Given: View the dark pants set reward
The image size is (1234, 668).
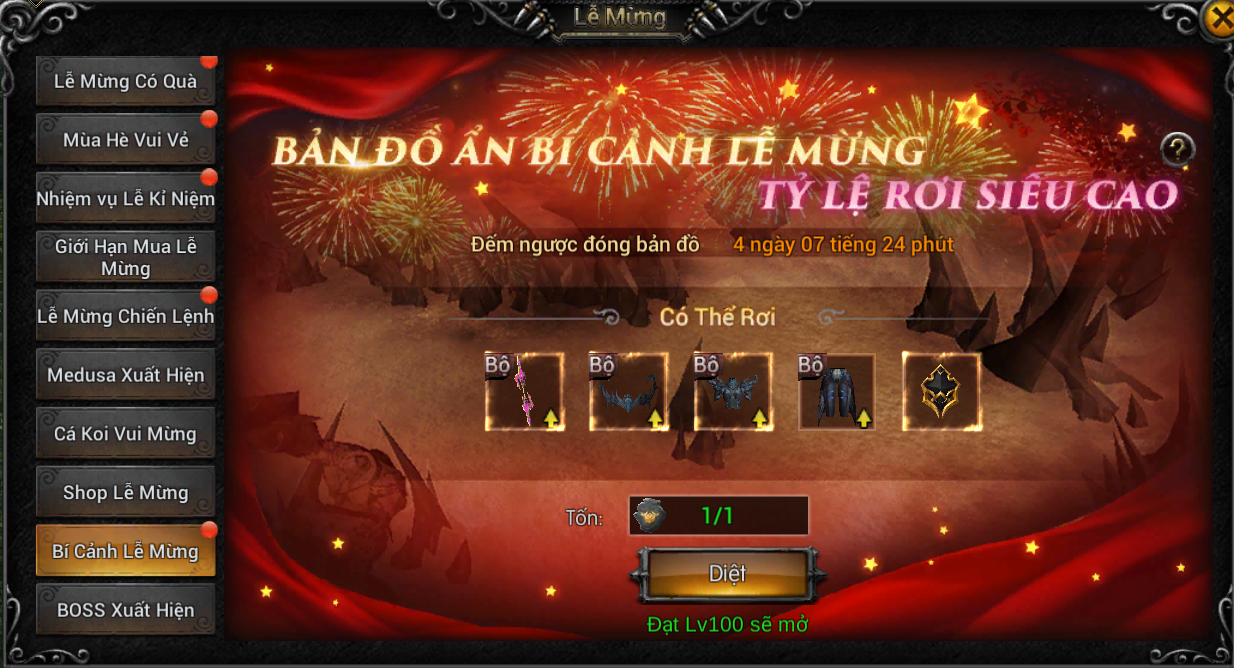Looking at the screenshot, I should (x=836, y=391).
